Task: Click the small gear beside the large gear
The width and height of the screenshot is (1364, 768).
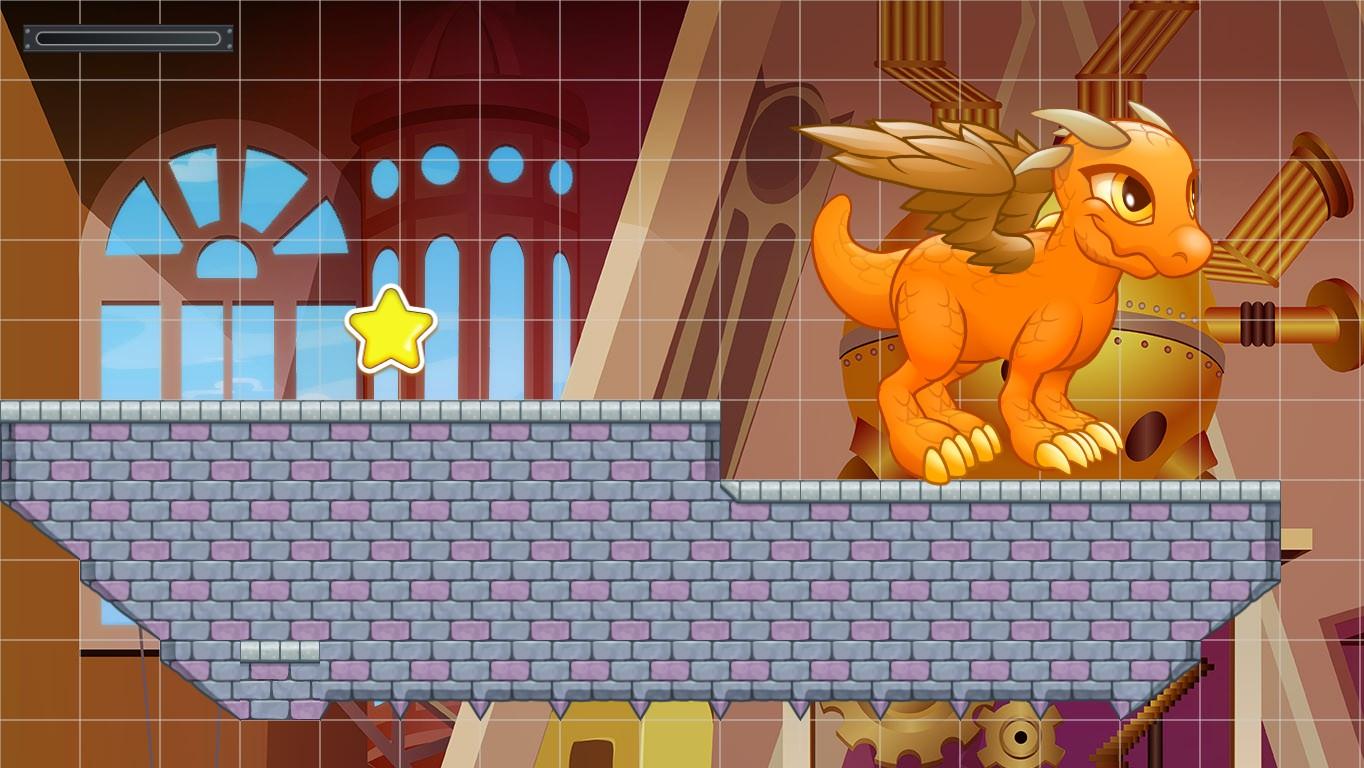Action: pos(1020,740)
